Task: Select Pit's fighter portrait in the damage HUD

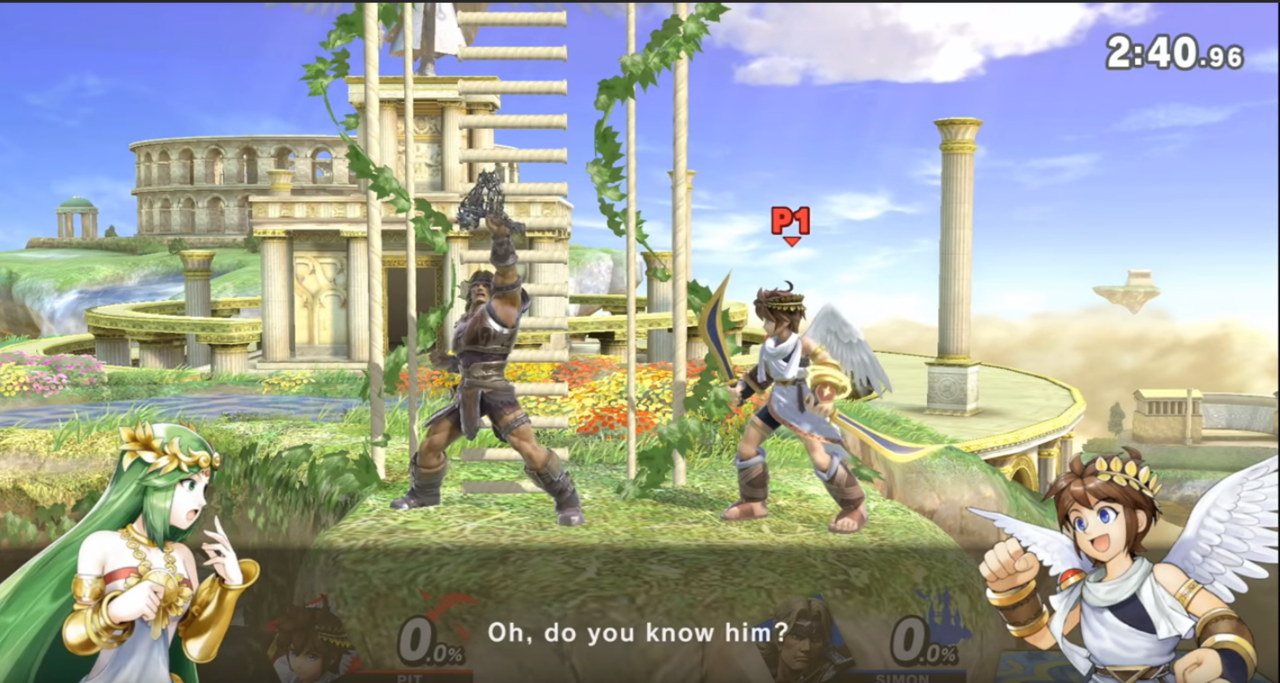Action: click(314, 640)
